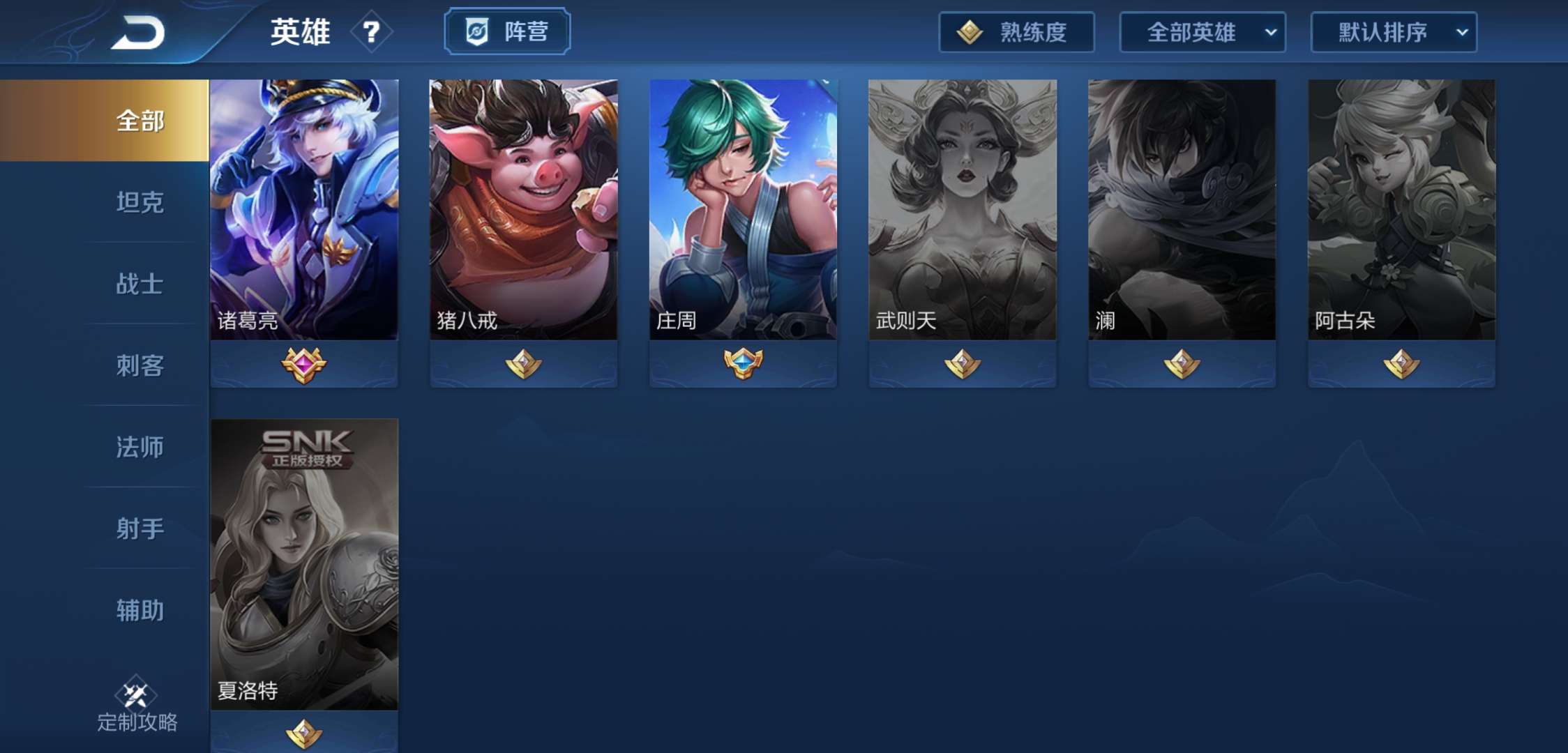Image resolution: width=1568 pixels, height=753 pixels.
Task: Open the 默认排序 sort order dropdown
Action: click(x=1392, y=32)
